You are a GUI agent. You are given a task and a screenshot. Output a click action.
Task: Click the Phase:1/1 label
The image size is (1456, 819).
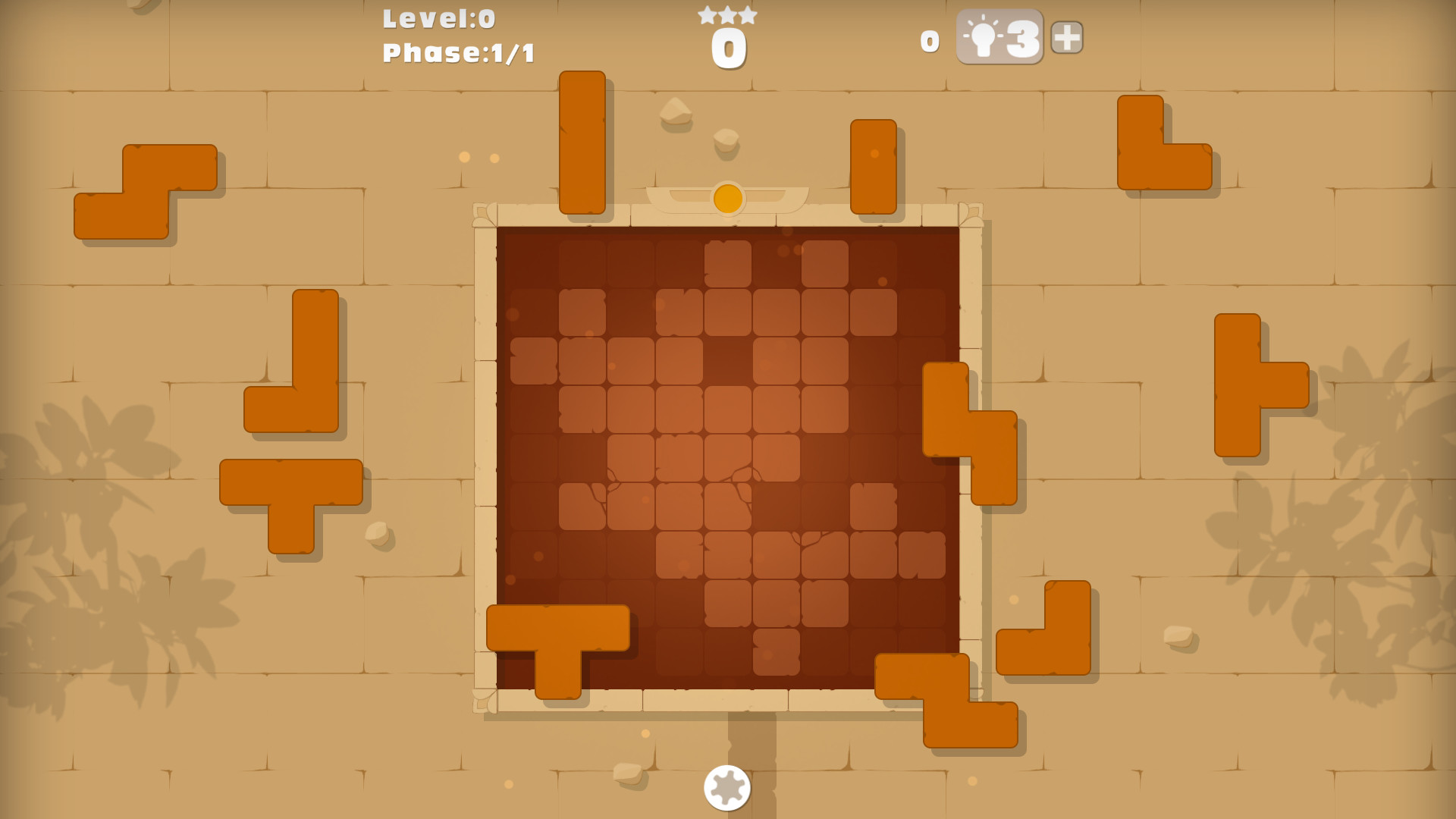coord(457,52)
